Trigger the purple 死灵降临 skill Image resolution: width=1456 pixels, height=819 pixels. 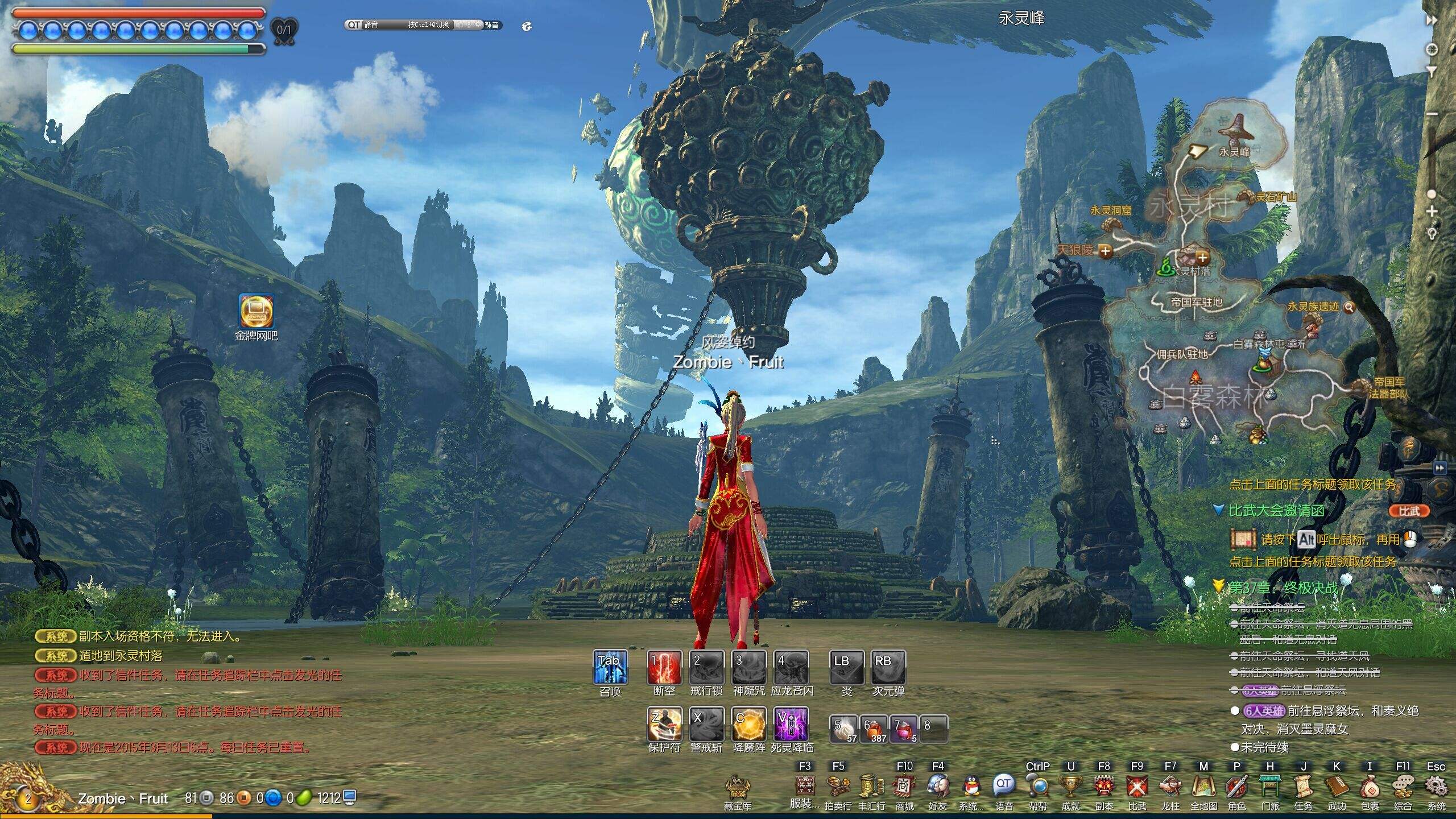coord(791,724)
